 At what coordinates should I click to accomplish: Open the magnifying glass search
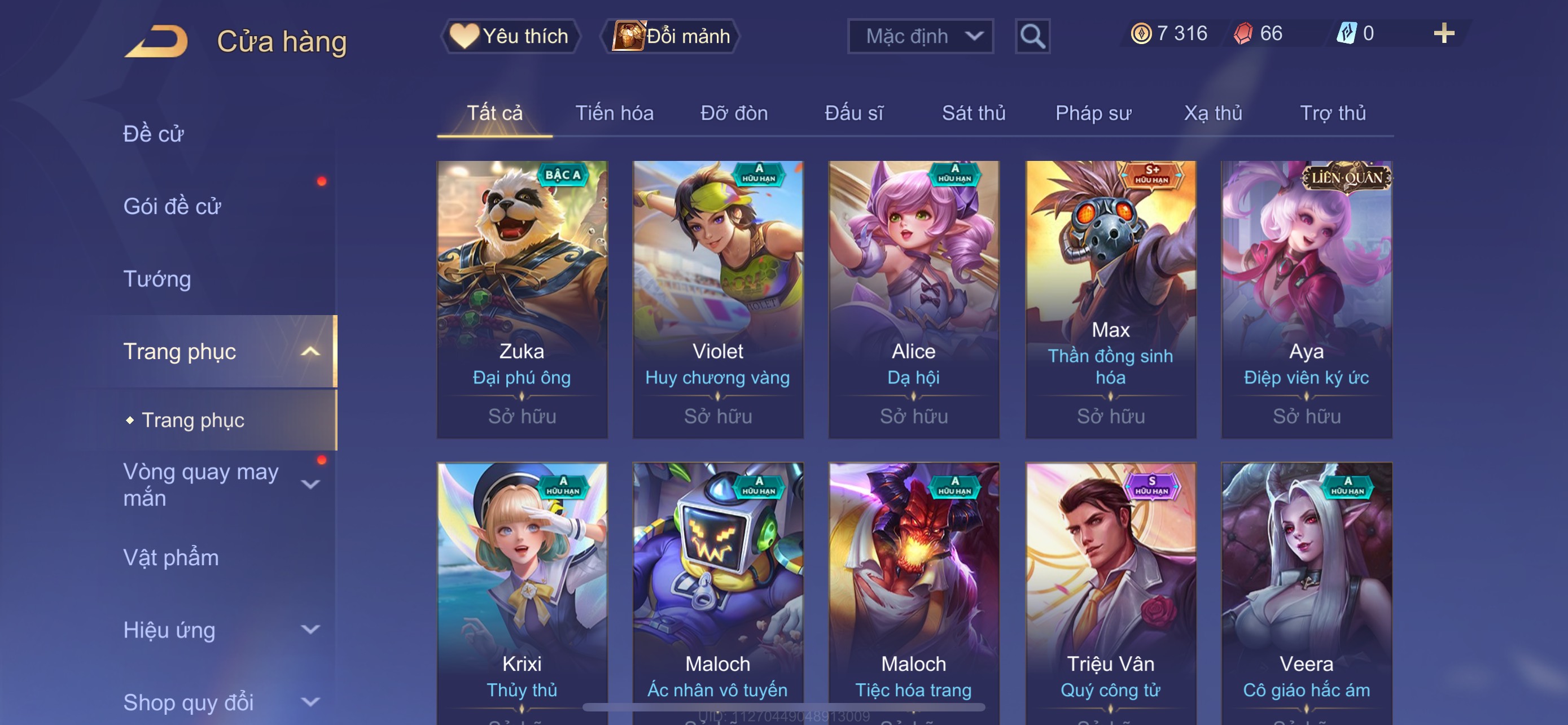click(x=1032, y=37)
